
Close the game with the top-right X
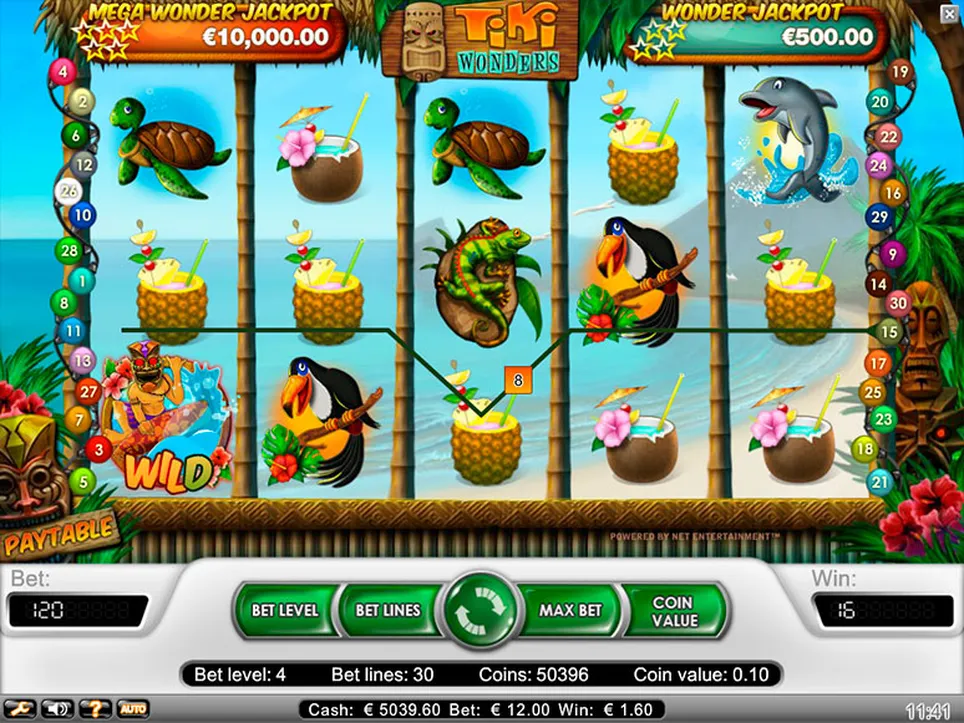click(948, 13)
